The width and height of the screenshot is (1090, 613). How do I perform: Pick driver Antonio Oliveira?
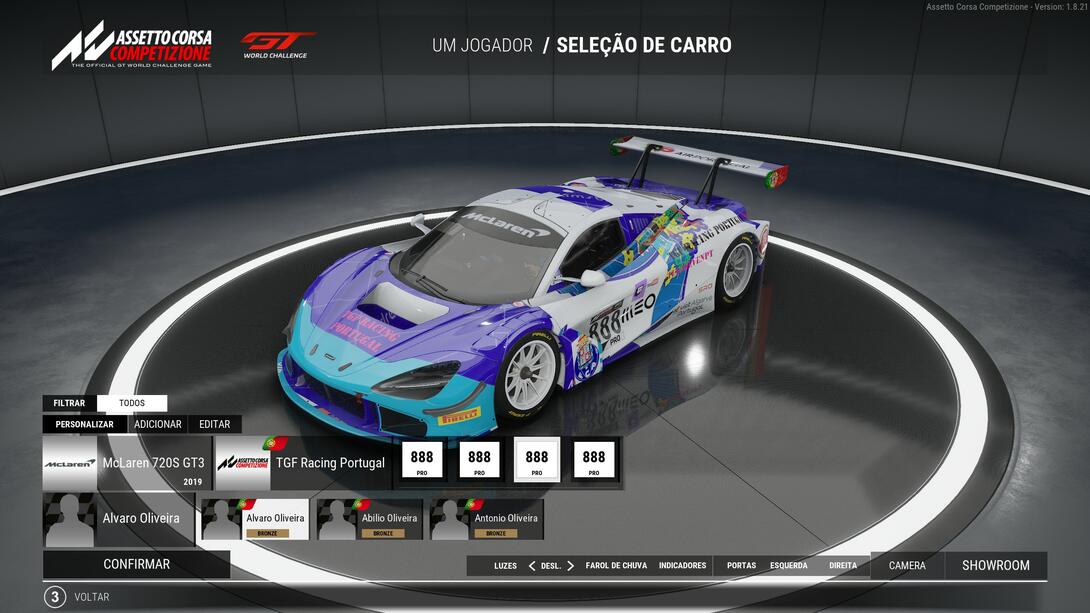point(487,520)
